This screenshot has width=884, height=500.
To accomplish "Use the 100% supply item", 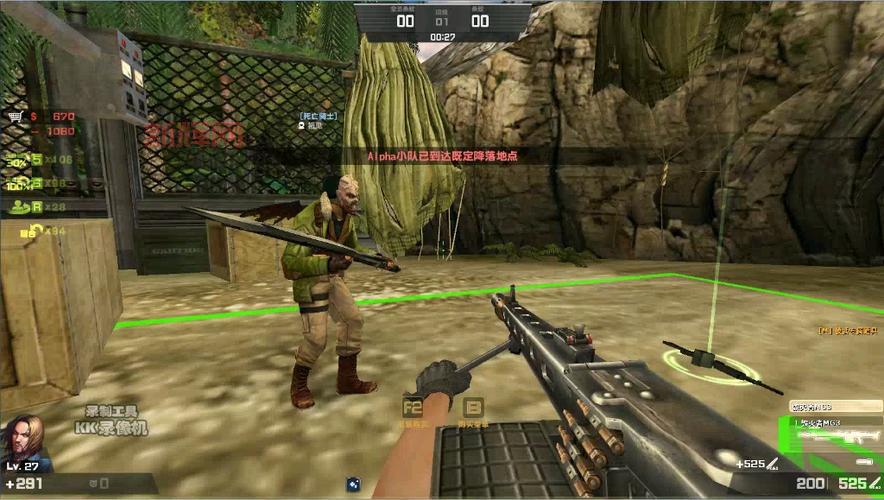I will pyautogui.click(x=18, y=184).
